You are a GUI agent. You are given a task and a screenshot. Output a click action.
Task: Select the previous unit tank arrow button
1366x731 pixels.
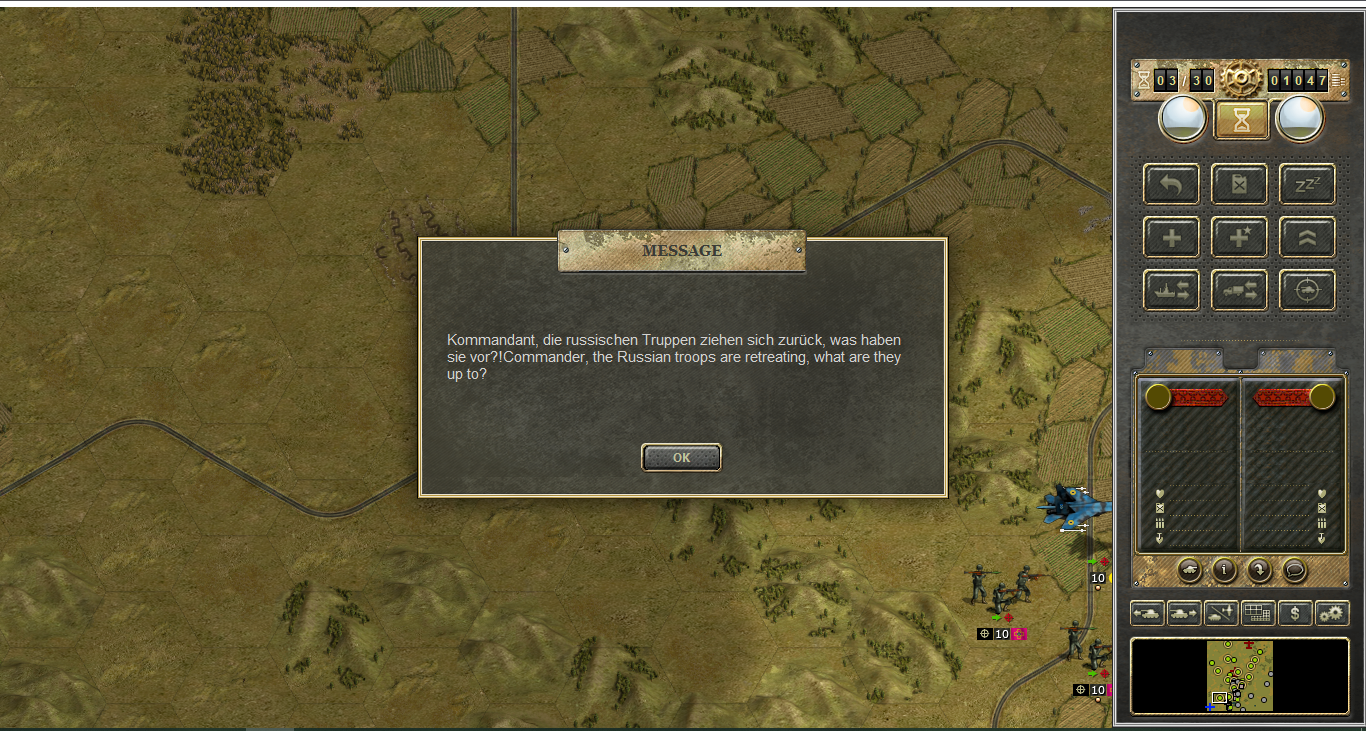pyautogui.click(x=1146, y=613)
